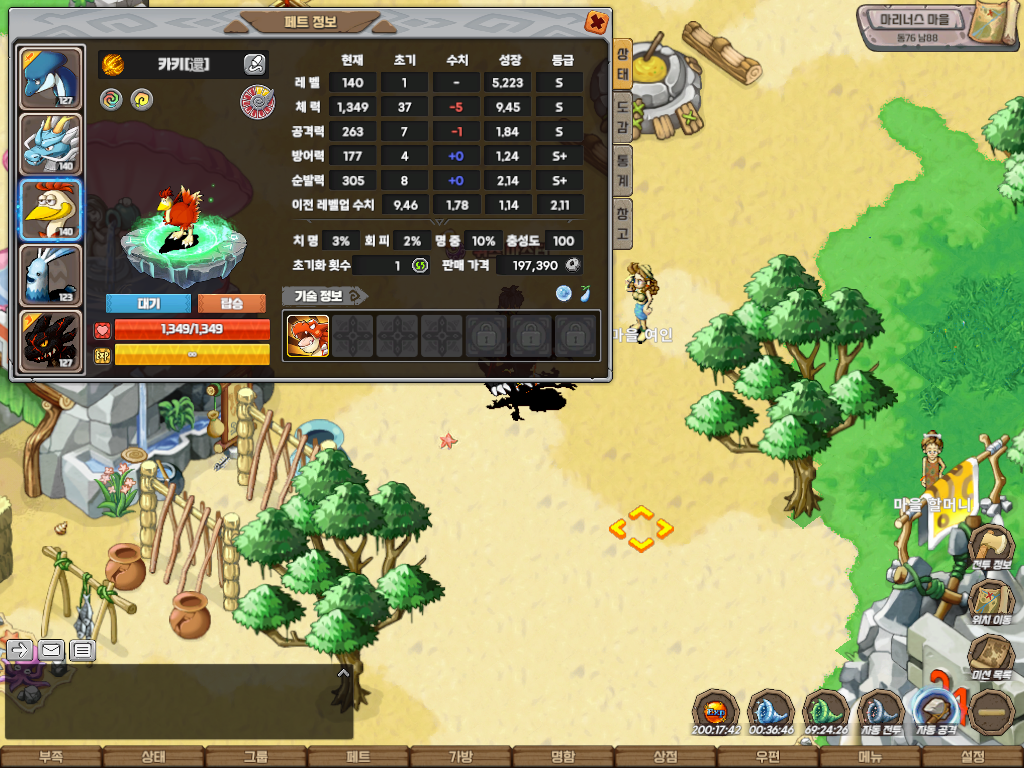Collapse the side icons with minus button
This screenshot has height=768, width=1024.
993,712
